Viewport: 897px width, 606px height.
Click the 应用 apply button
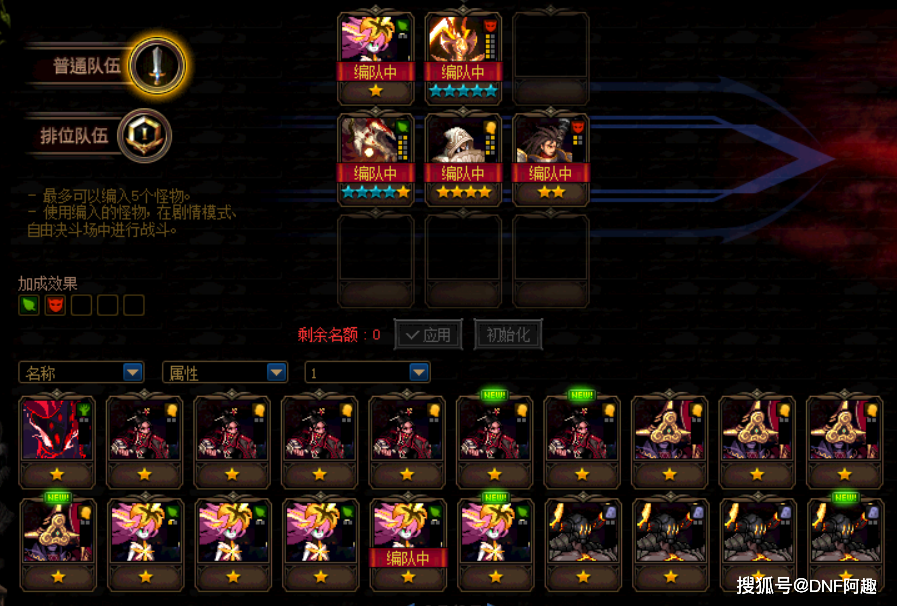pos(428,335)
